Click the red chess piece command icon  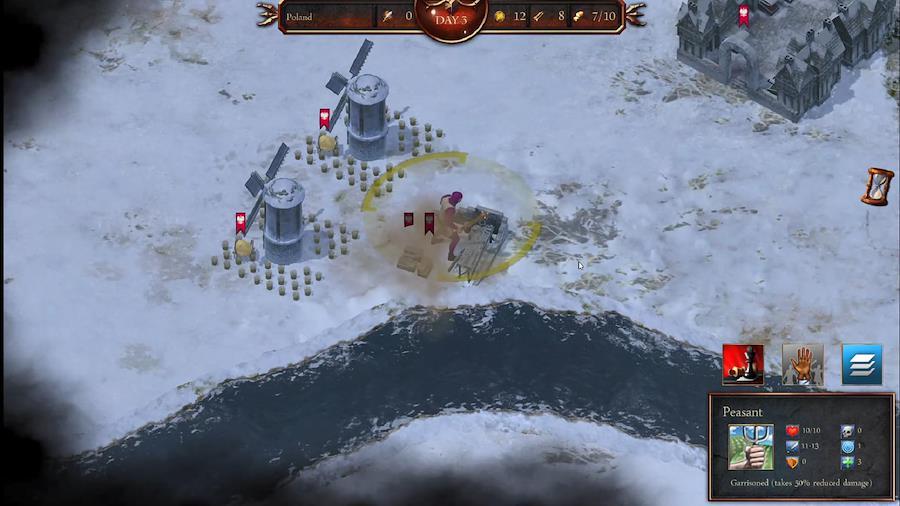click(743, 365)
